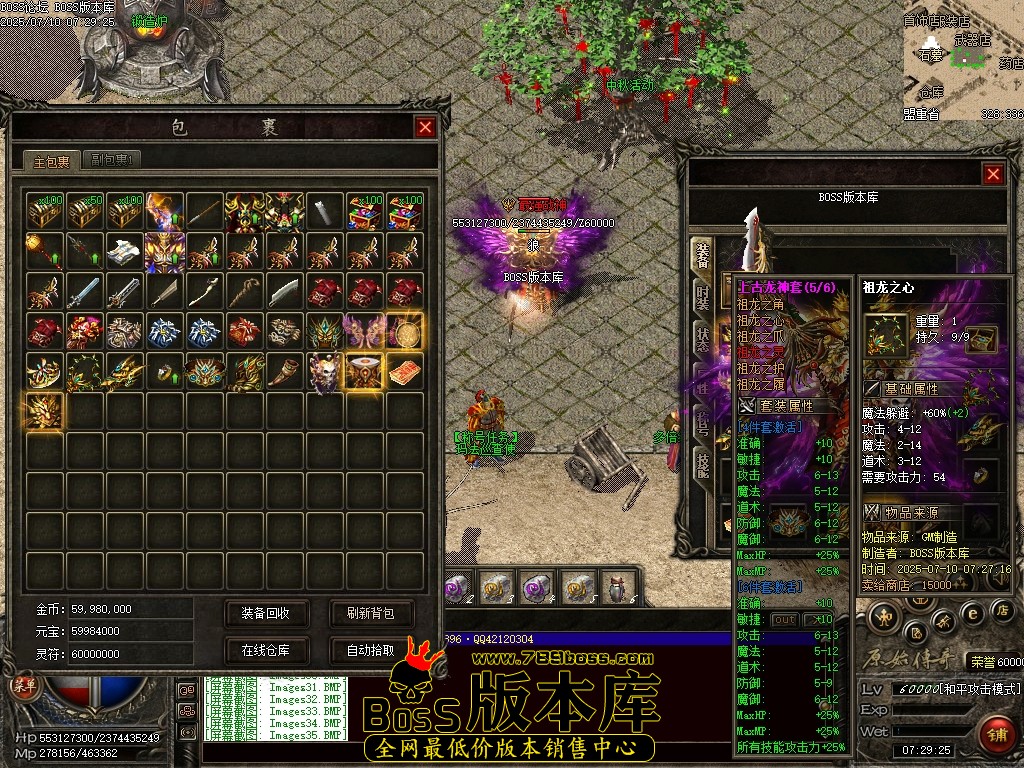Screen dimensions: 1024x768
Task: Pick the horn item in the inventory
Action: coord(284,371)
